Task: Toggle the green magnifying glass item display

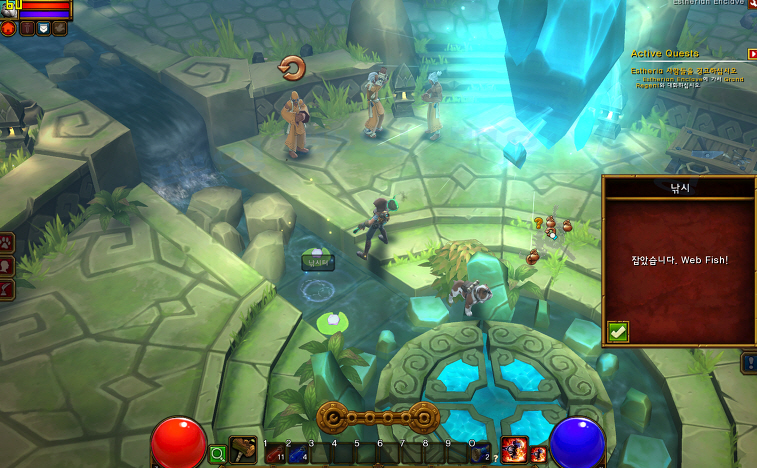Action: (217, 454)
